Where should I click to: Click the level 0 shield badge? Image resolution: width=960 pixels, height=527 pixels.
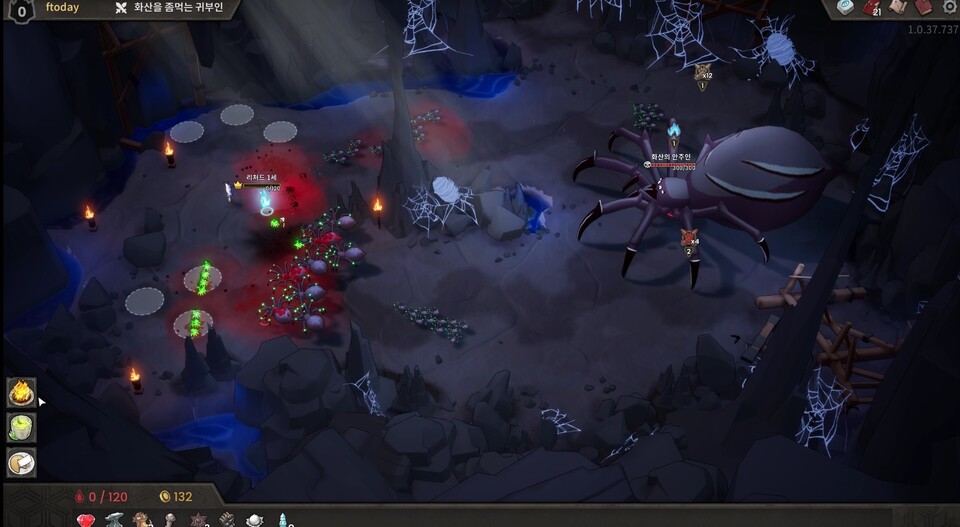pyautogui.click(x=20, y=9)
